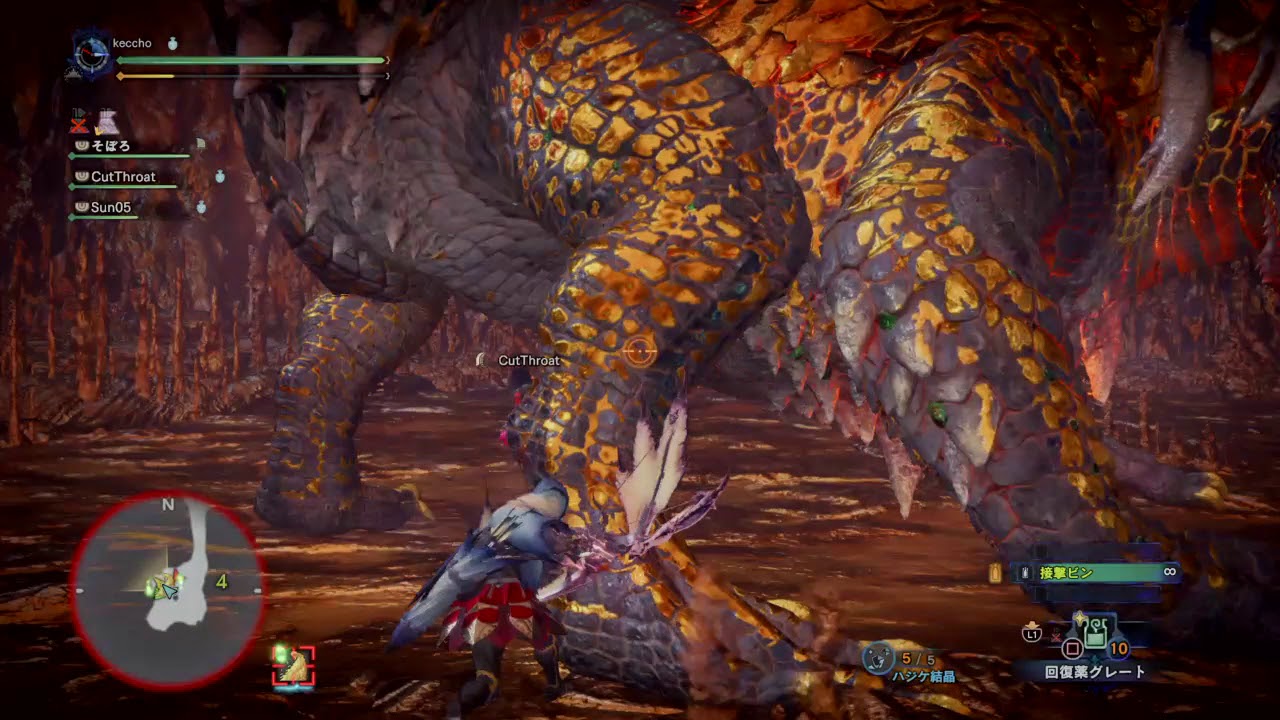This screenshot has width=1280, height=720.
Task: Click the buff icon beside Sun05's health bar
Action: (200, 205)
